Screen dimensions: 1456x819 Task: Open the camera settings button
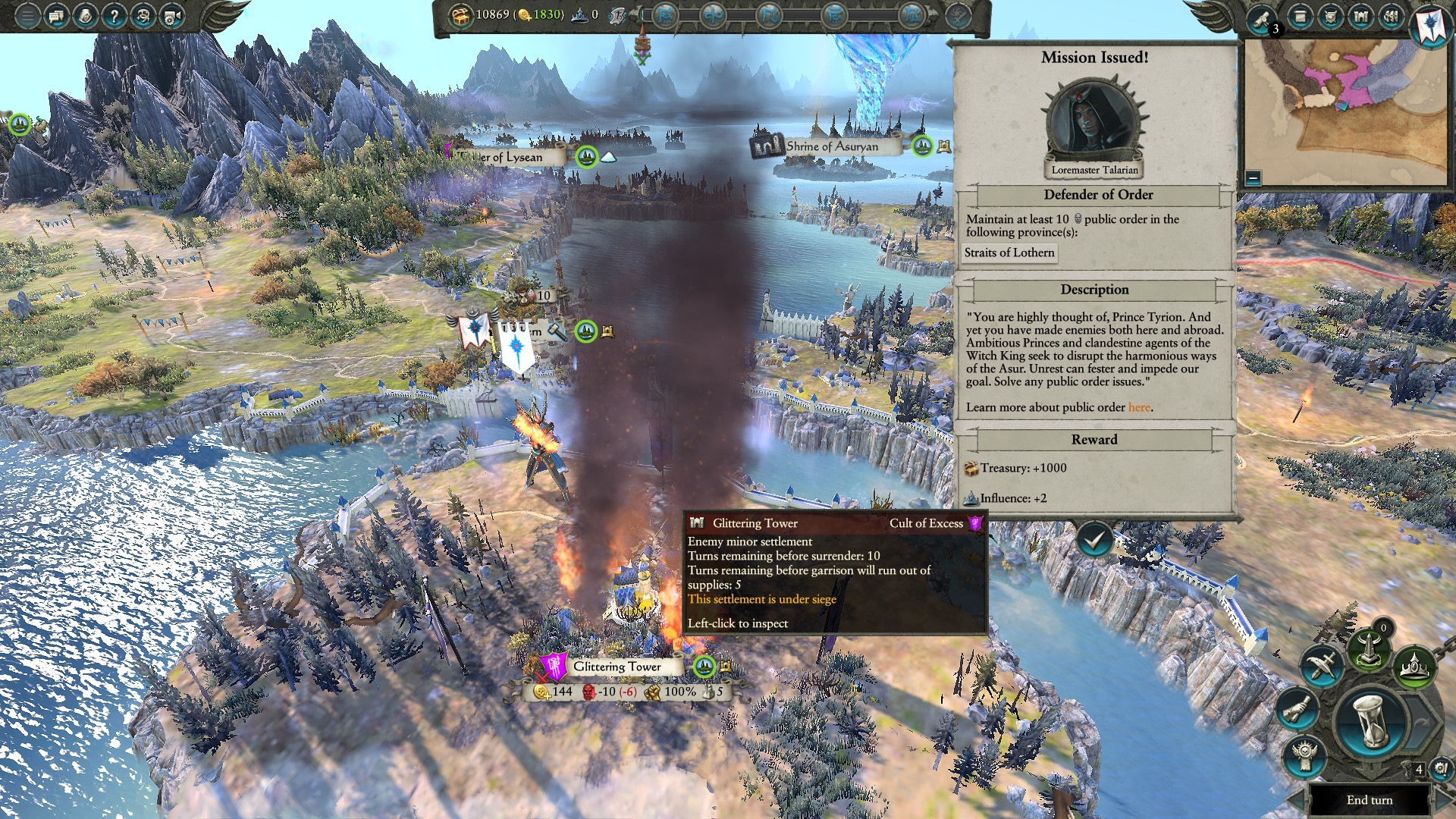[172, 15]
